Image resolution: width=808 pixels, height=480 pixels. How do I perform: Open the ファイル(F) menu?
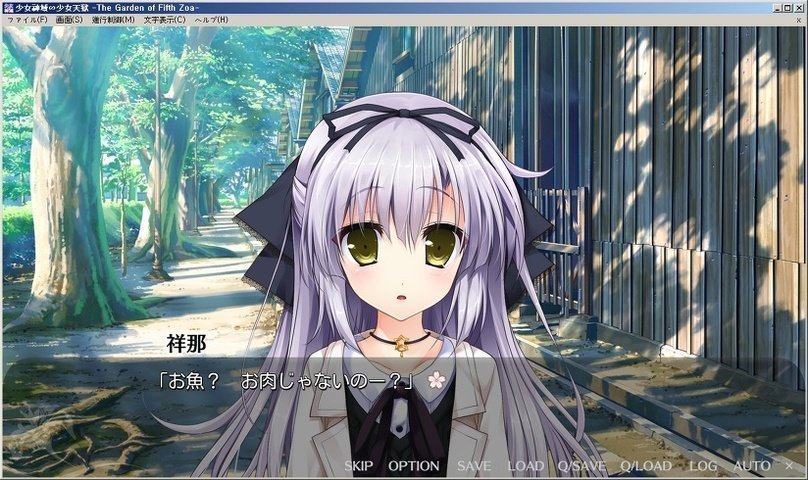tap(27, 20)
